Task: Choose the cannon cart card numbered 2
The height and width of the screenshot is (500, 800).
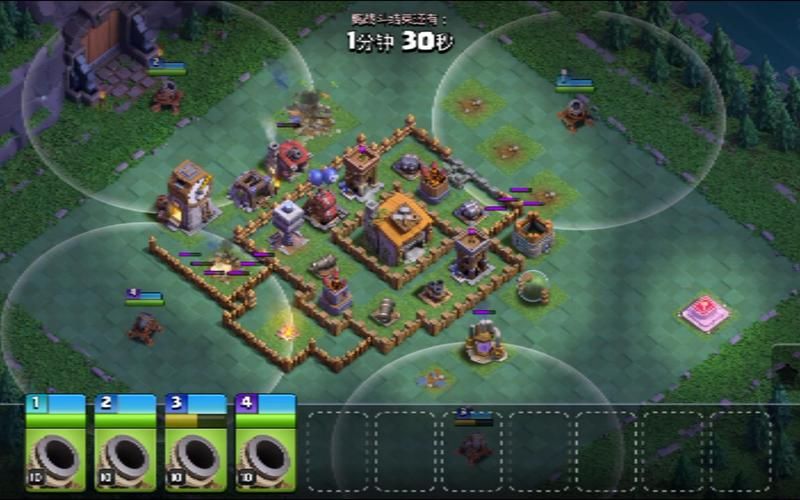Action: pos(125,445)
